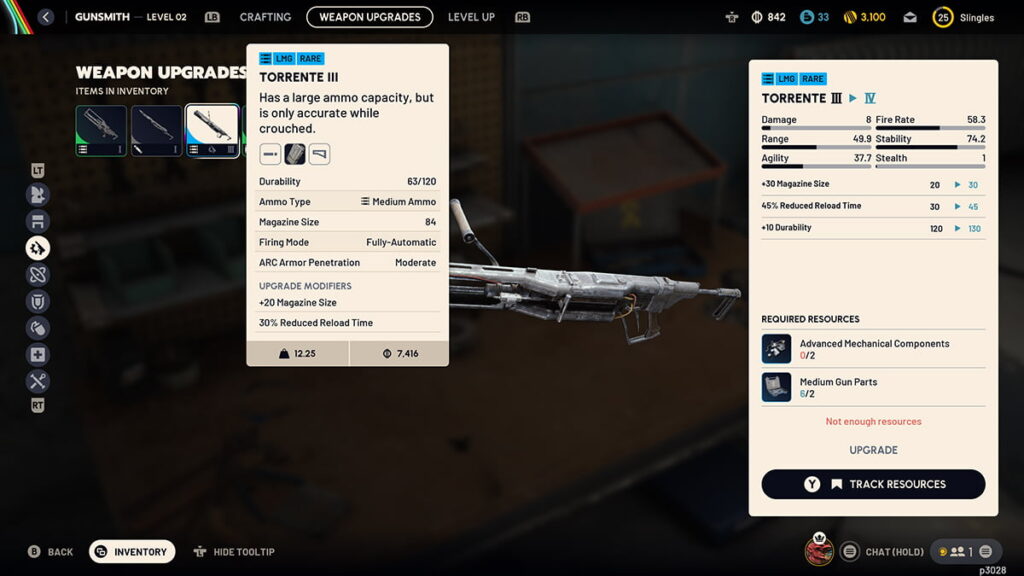Go back using the arrow button
The width and height of the screenshot is (1024, 576).
tap(45, 17)
